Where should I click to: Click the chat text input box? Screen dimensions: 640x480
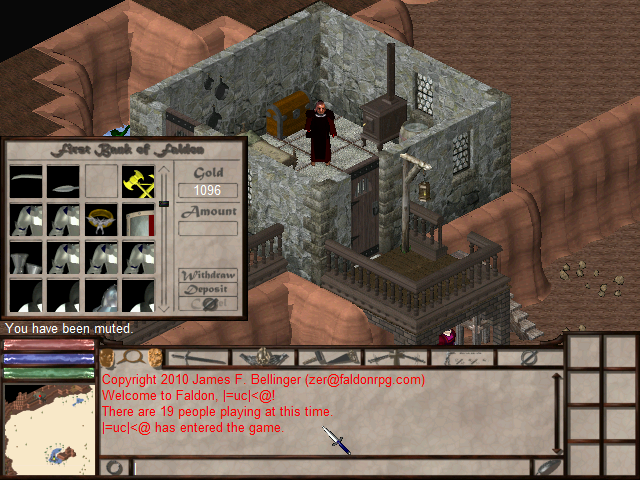click(330, 467)
